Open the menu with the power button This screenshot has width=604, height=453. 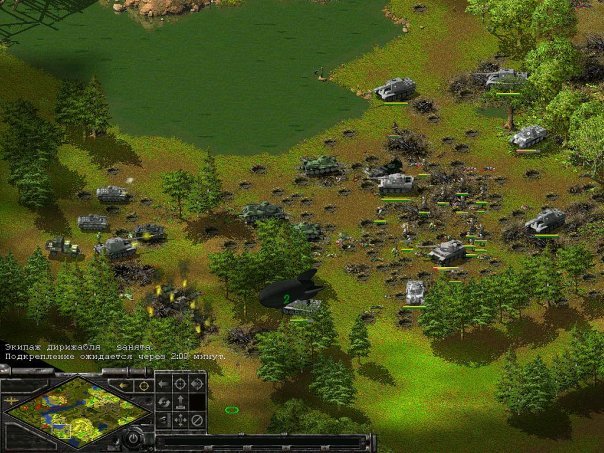tap(133, 438)
